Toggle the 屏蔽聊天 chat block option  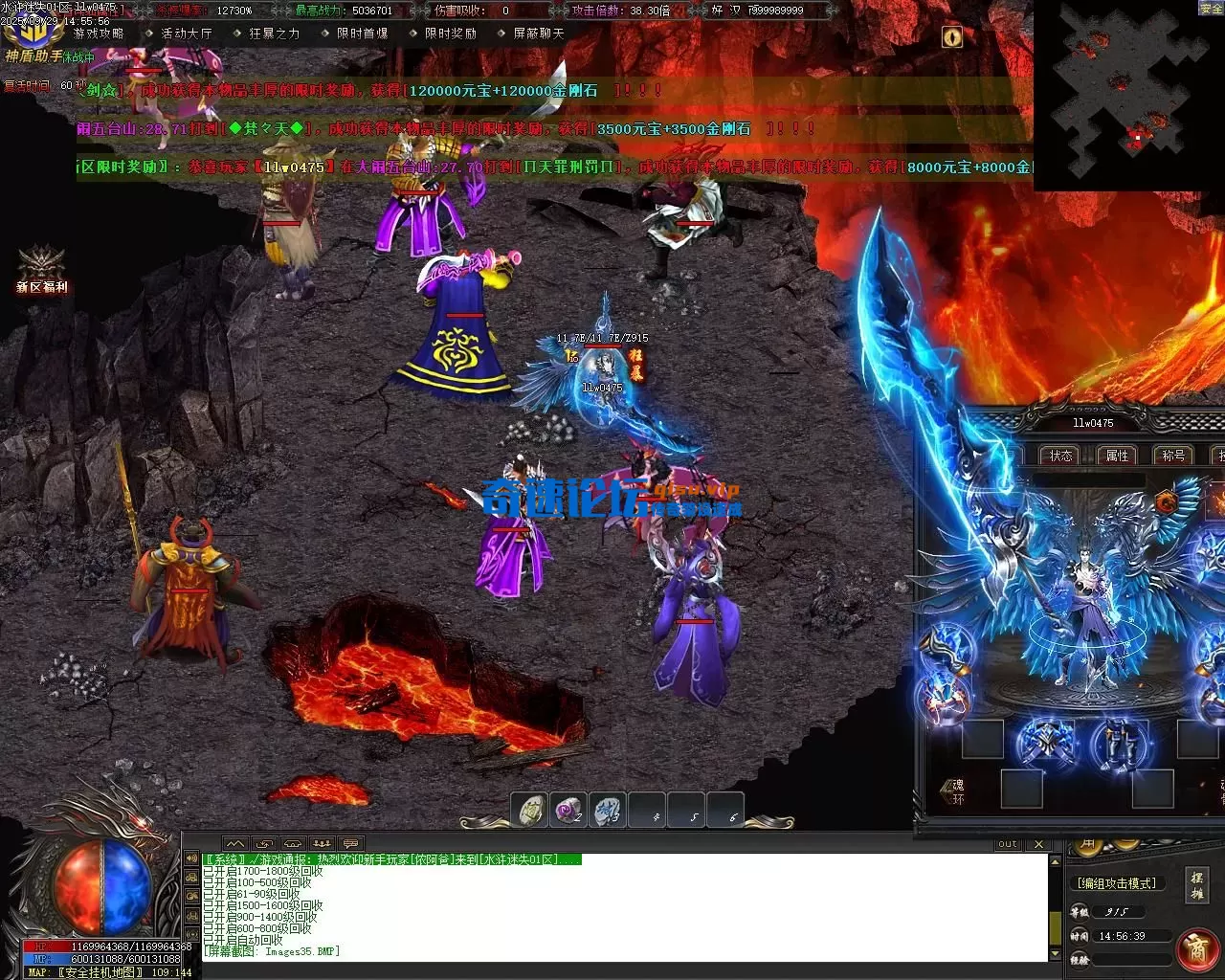(x=539, y=33)
